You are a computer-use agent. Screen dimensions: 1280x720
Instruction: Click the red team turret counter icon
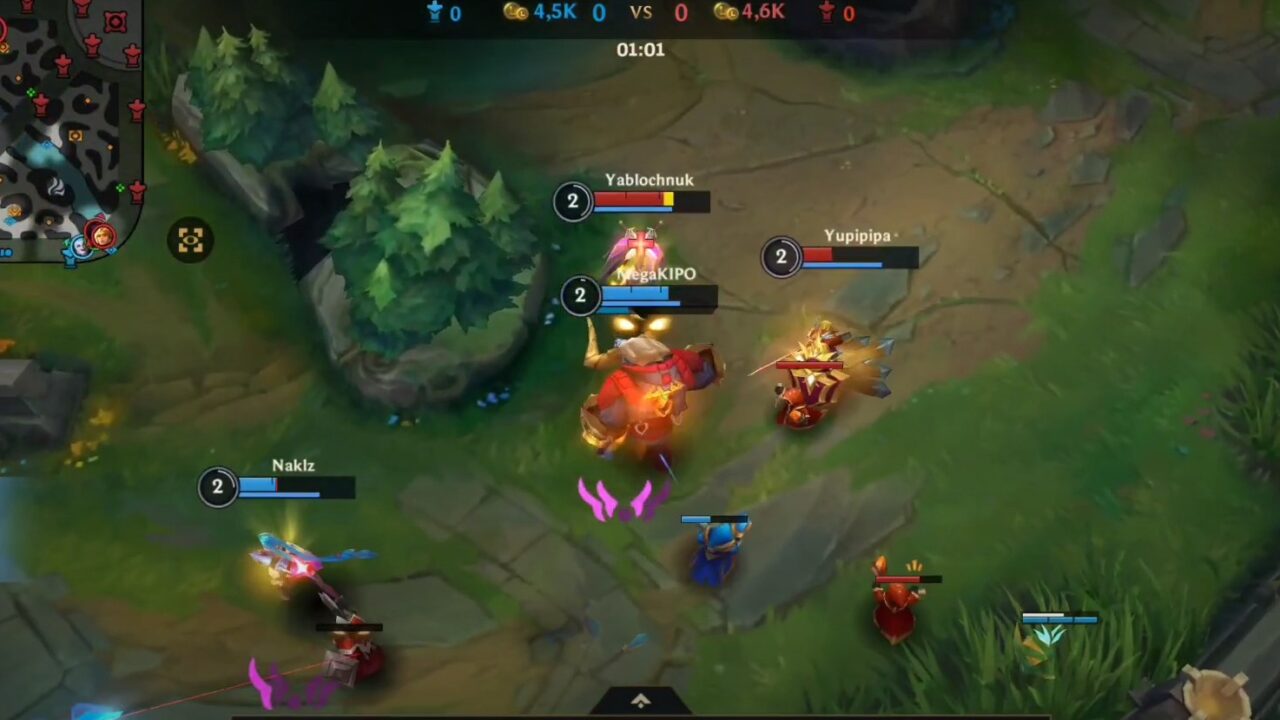point(825,13)
